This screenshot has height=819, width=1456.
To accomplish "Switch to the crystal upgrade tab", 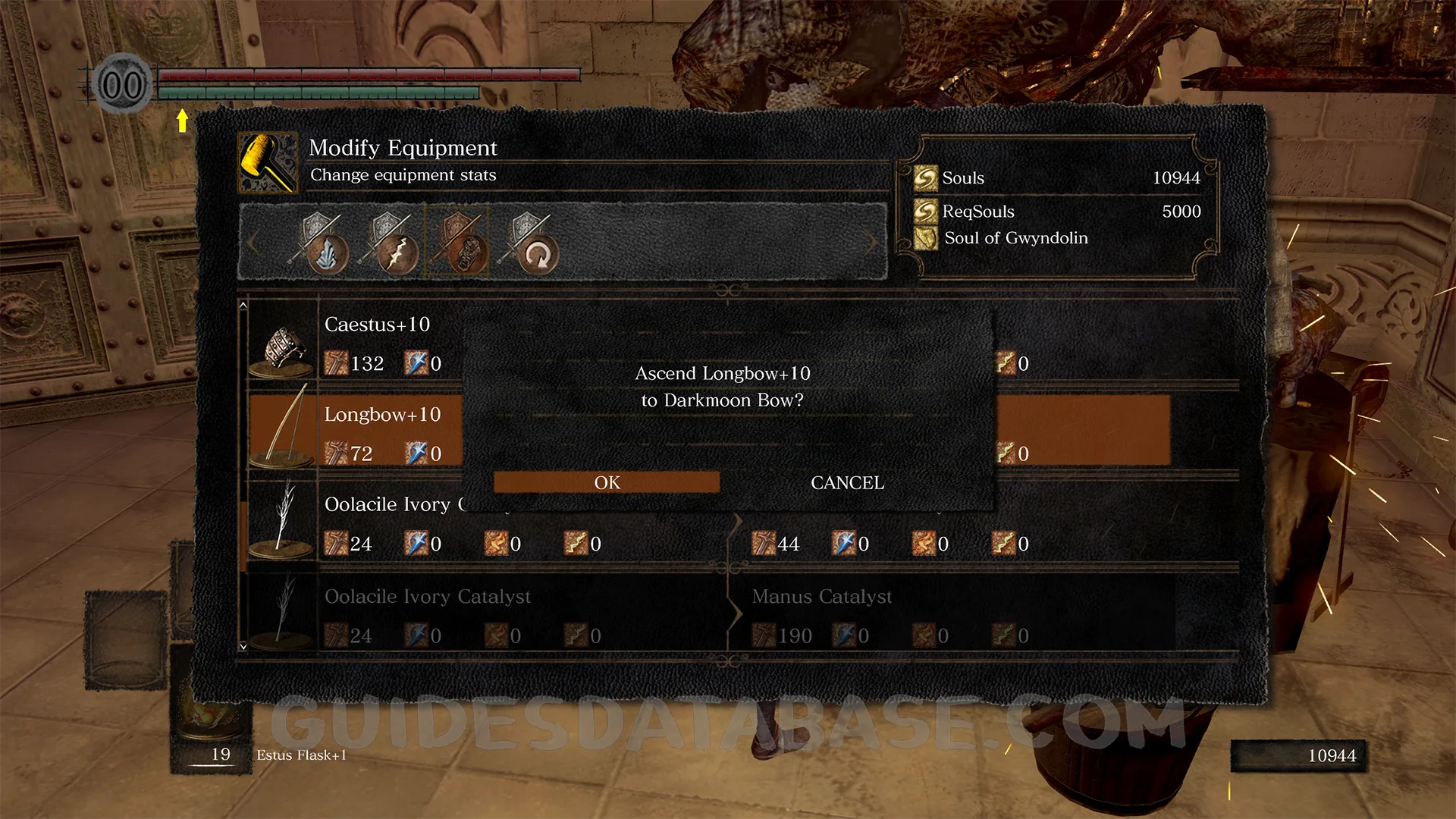I will pos(322,243).
